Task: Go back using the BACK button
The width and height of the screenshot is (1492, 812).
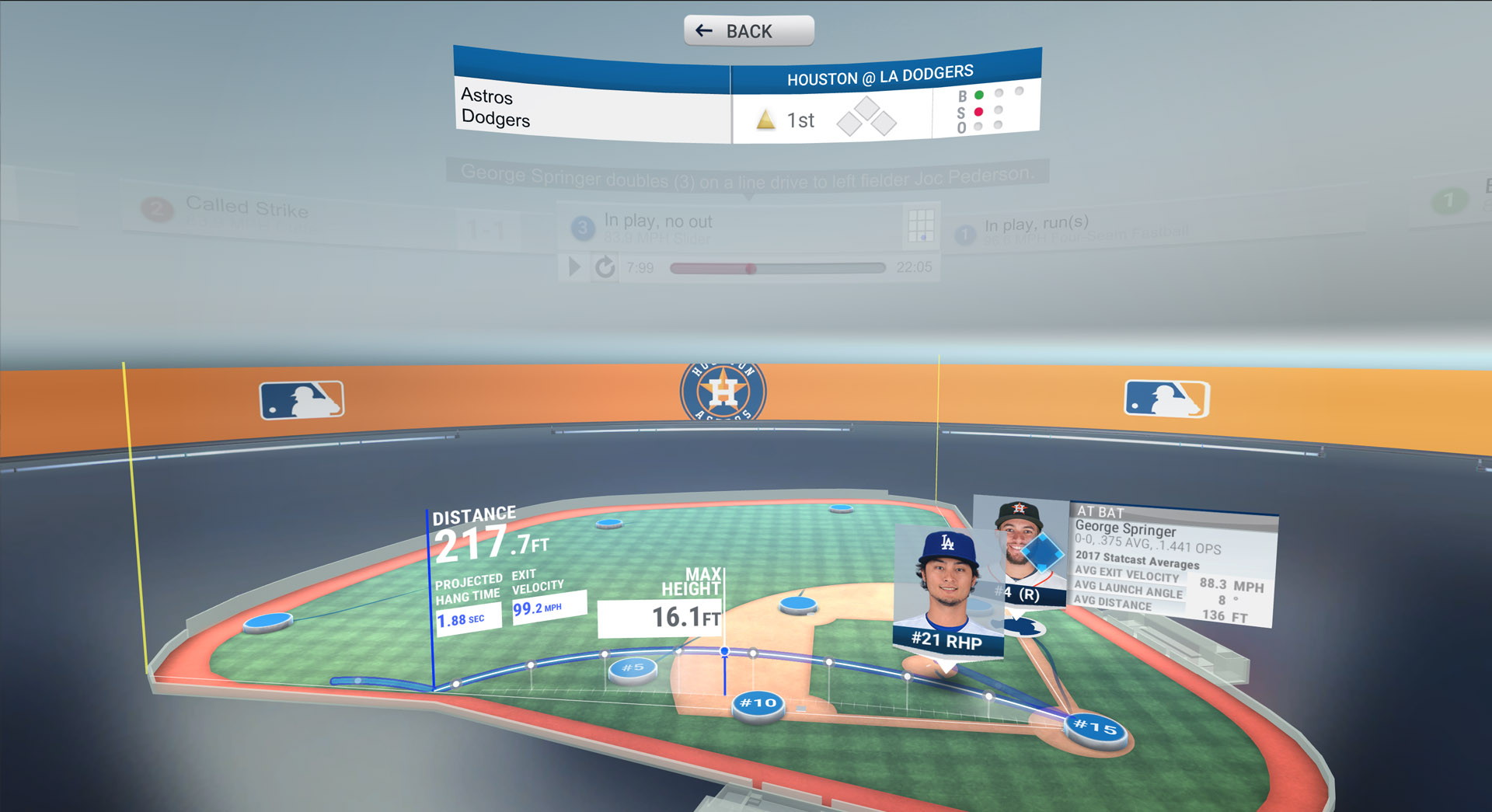Action: (x=748, y=31)
